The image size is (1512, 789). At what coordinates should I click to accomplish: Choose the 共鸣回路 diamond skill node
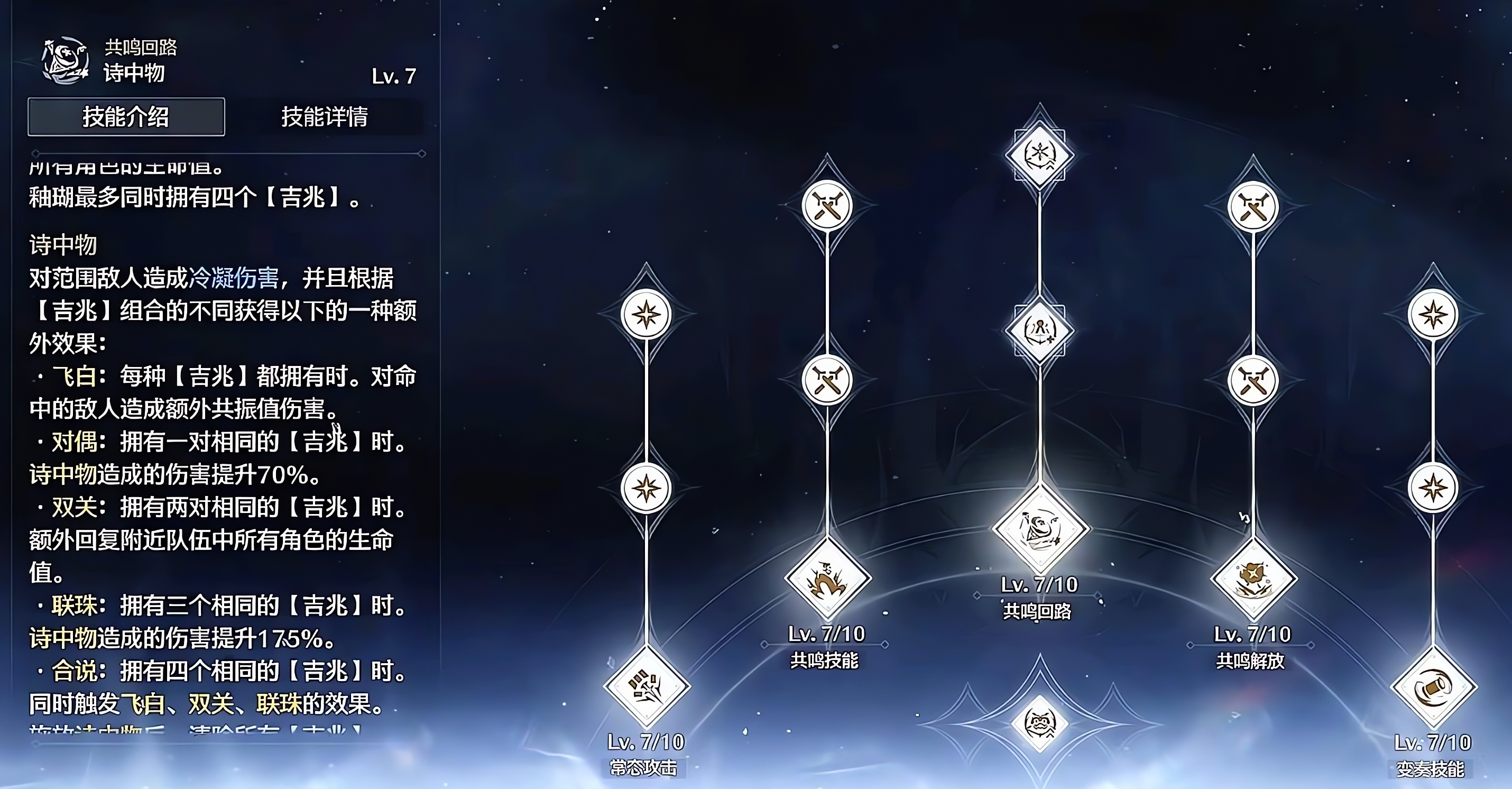(x=1039, y=528)
